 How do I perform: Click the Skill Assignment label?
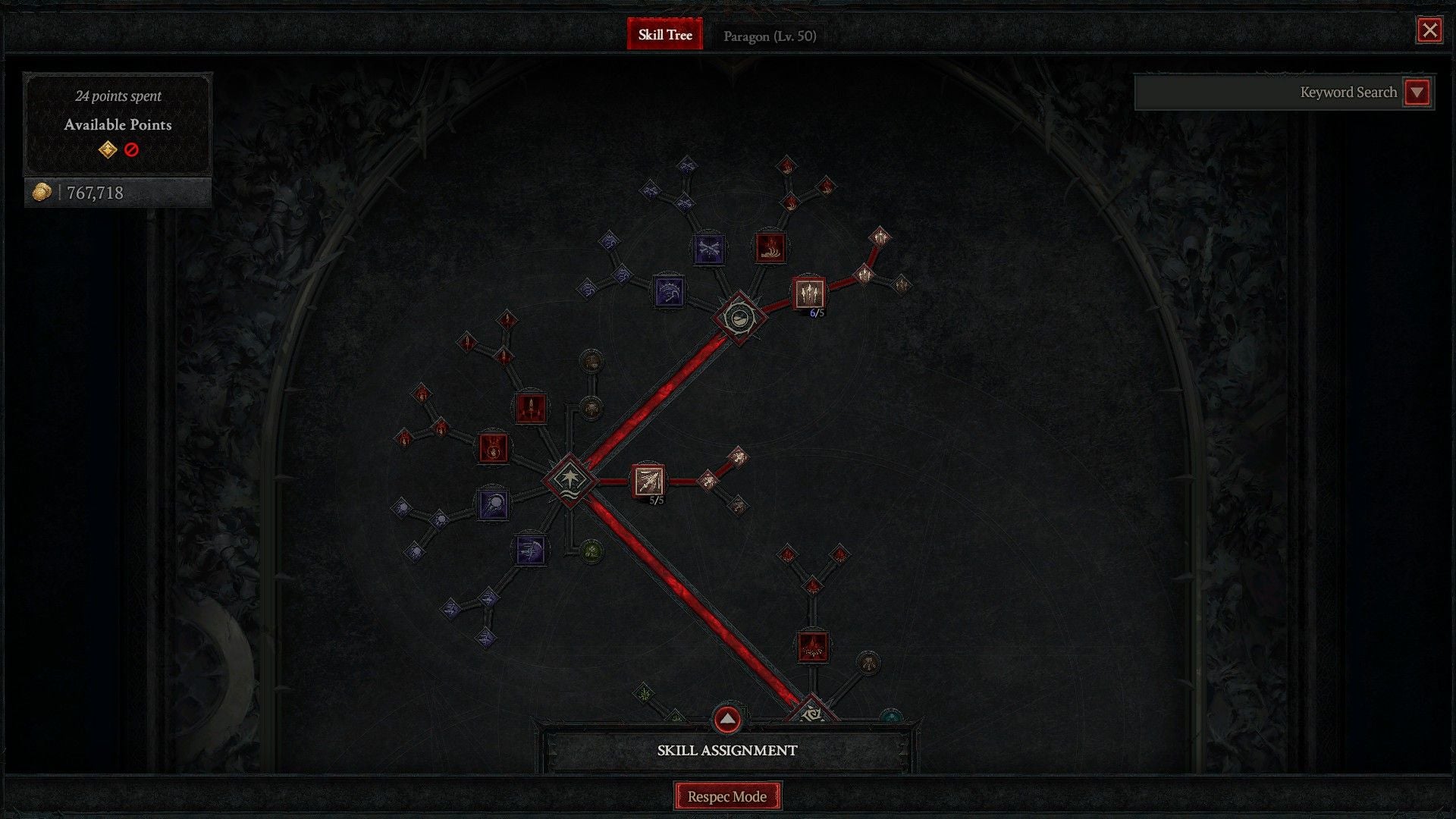pos(727,750)
